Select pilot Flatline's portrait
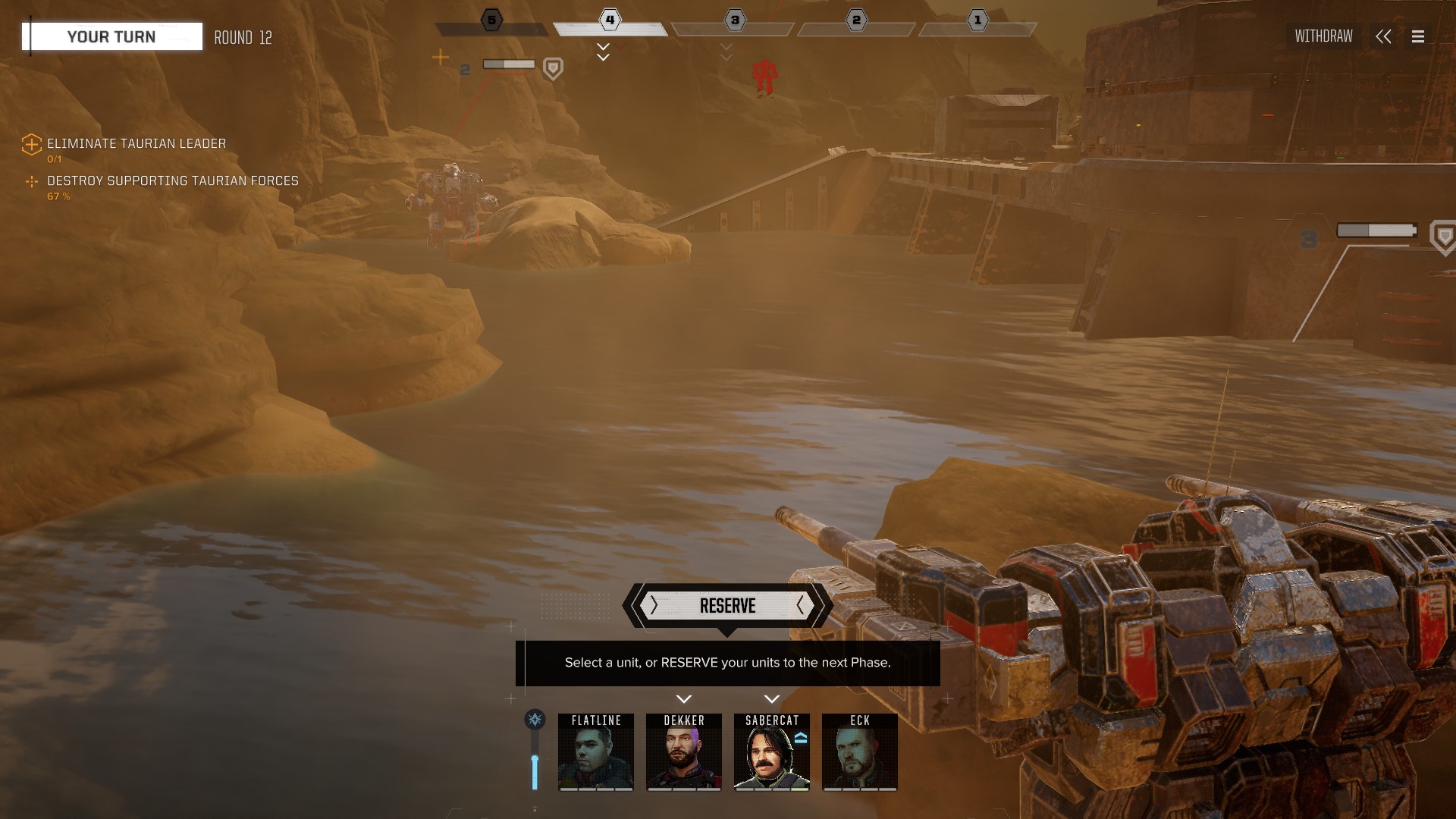The image size is (1456, 819). pos(596,752)
